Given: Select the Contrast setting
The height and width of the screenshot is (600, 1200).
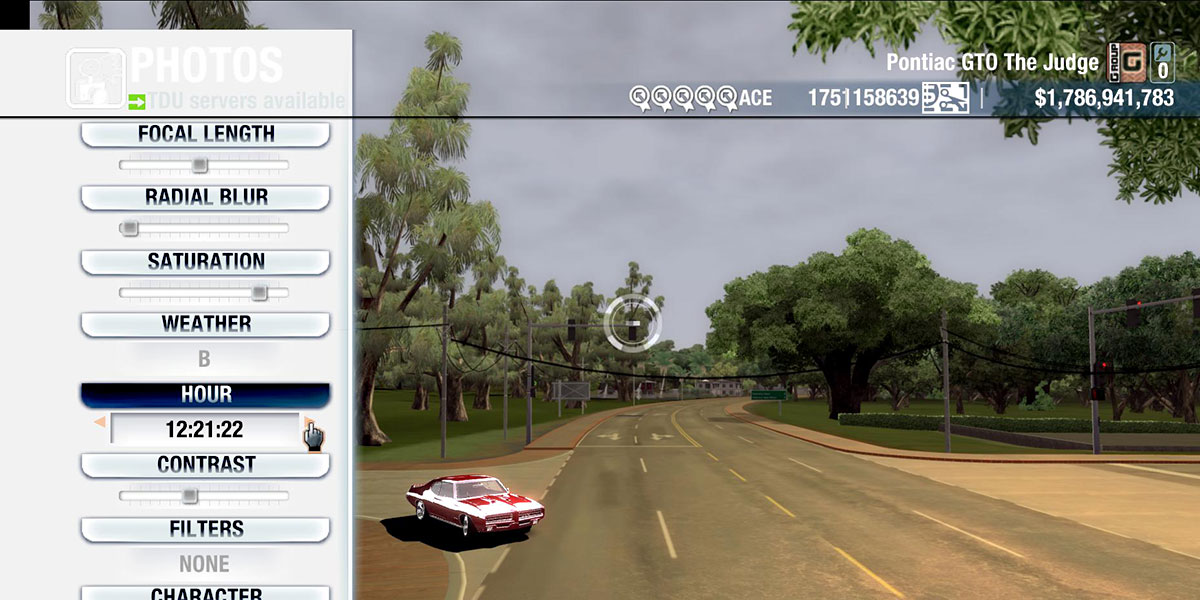Looking at the screenshot, I should 205,465.
